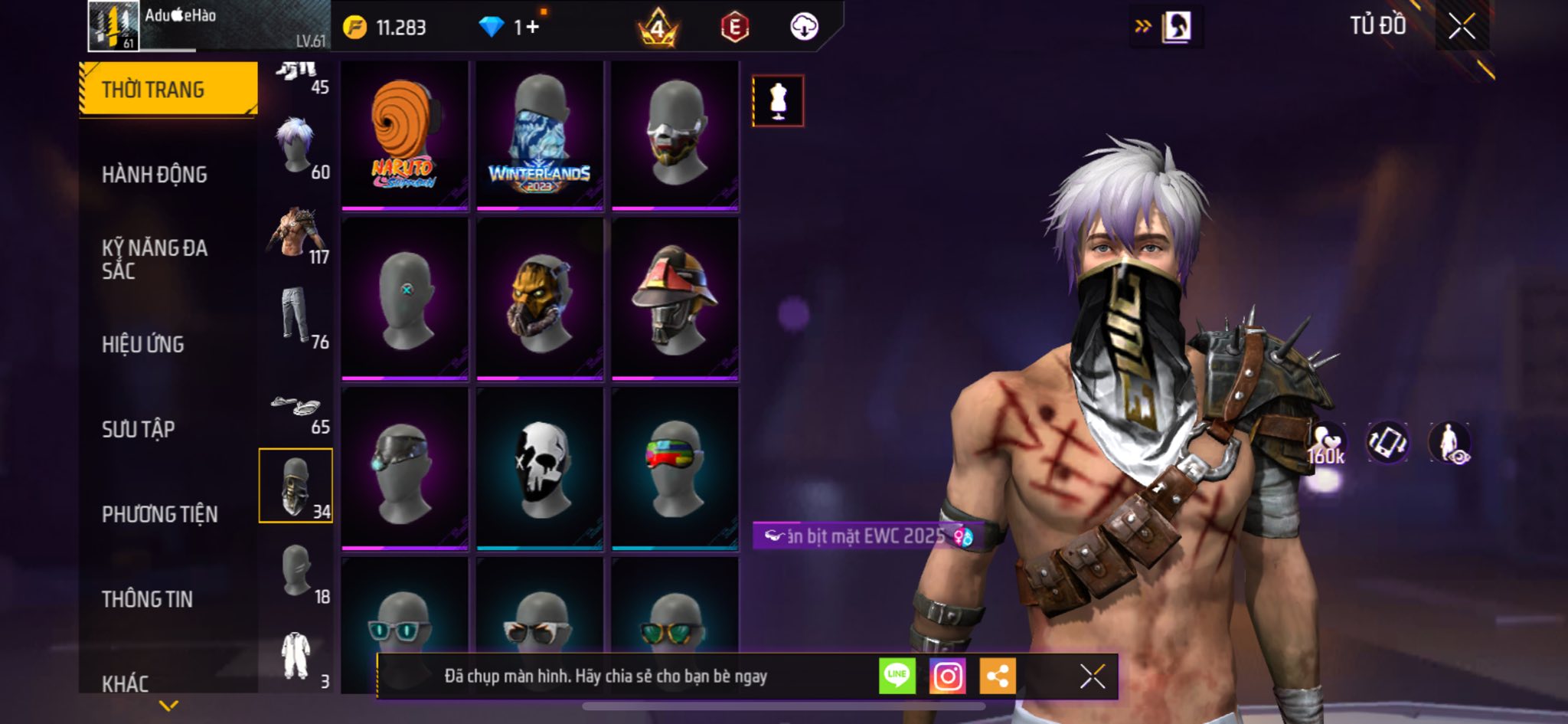Go to Phương Tiện section

[159, 514]
